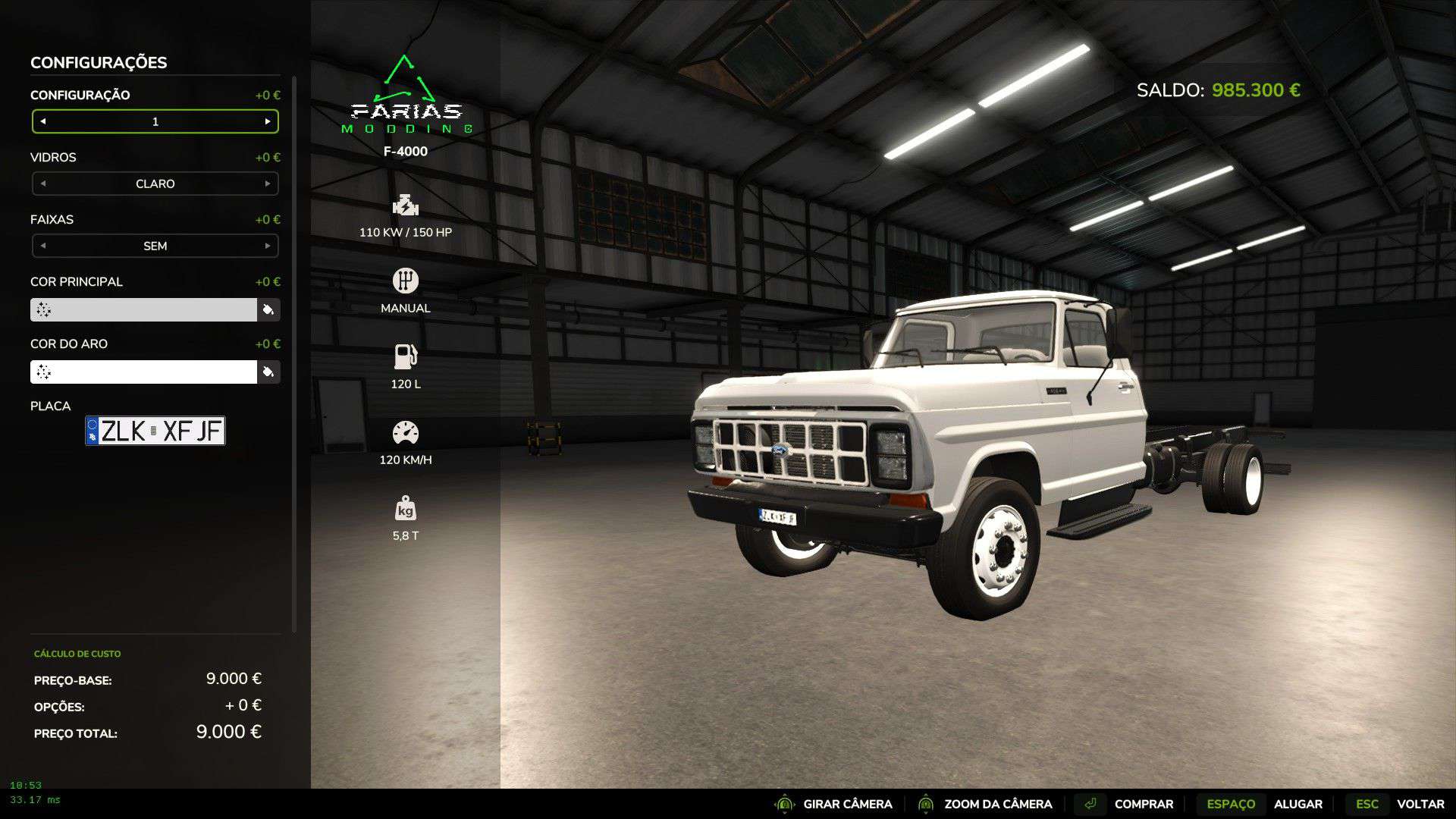Viewport: 1456px width, 819px height.
Task: Choose the previous Faixas stripe option
Action: 43,246
